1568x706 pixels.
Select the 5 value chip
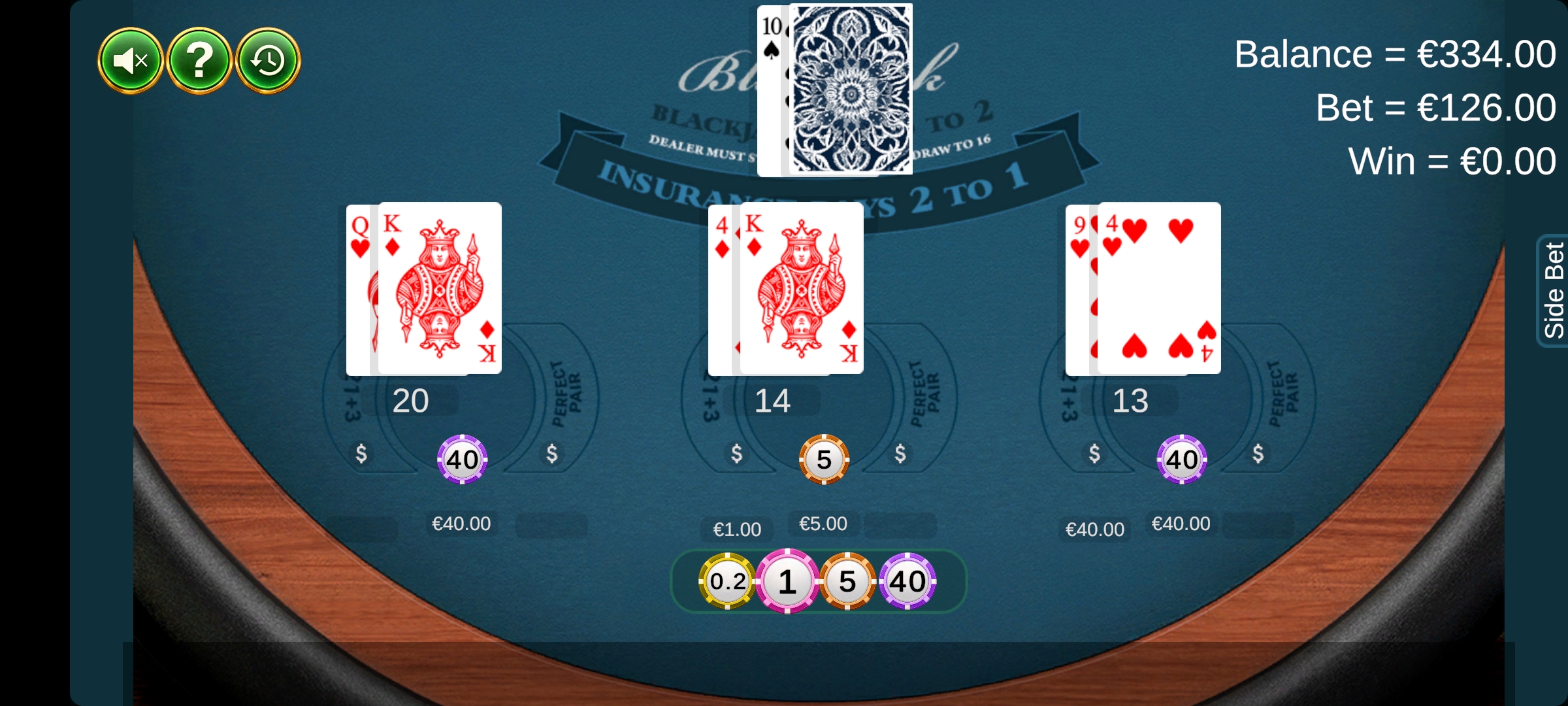pyautogui.click(x=847, y=582)
